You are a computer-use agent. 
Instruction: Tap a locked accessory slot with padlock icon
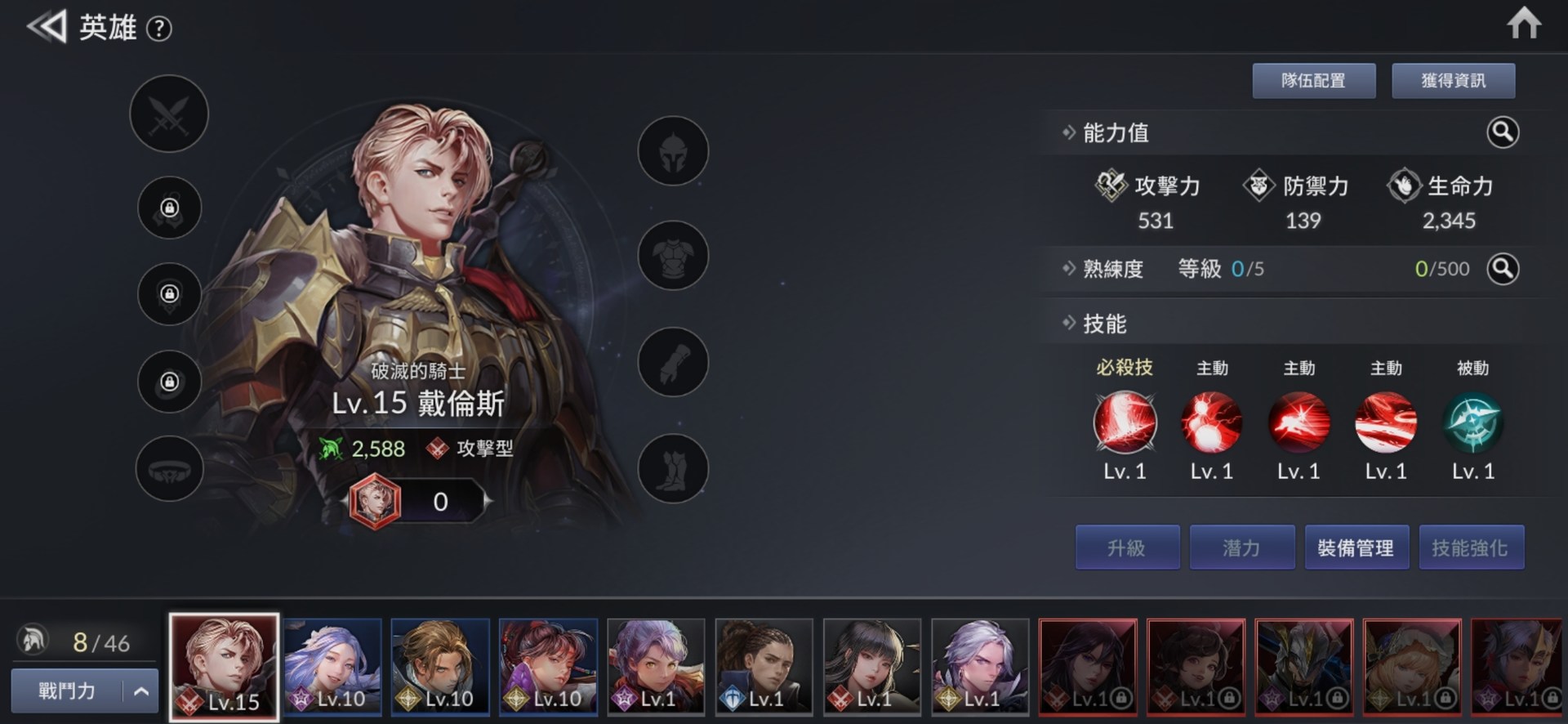pyautogui.click(x=169, y=209)
